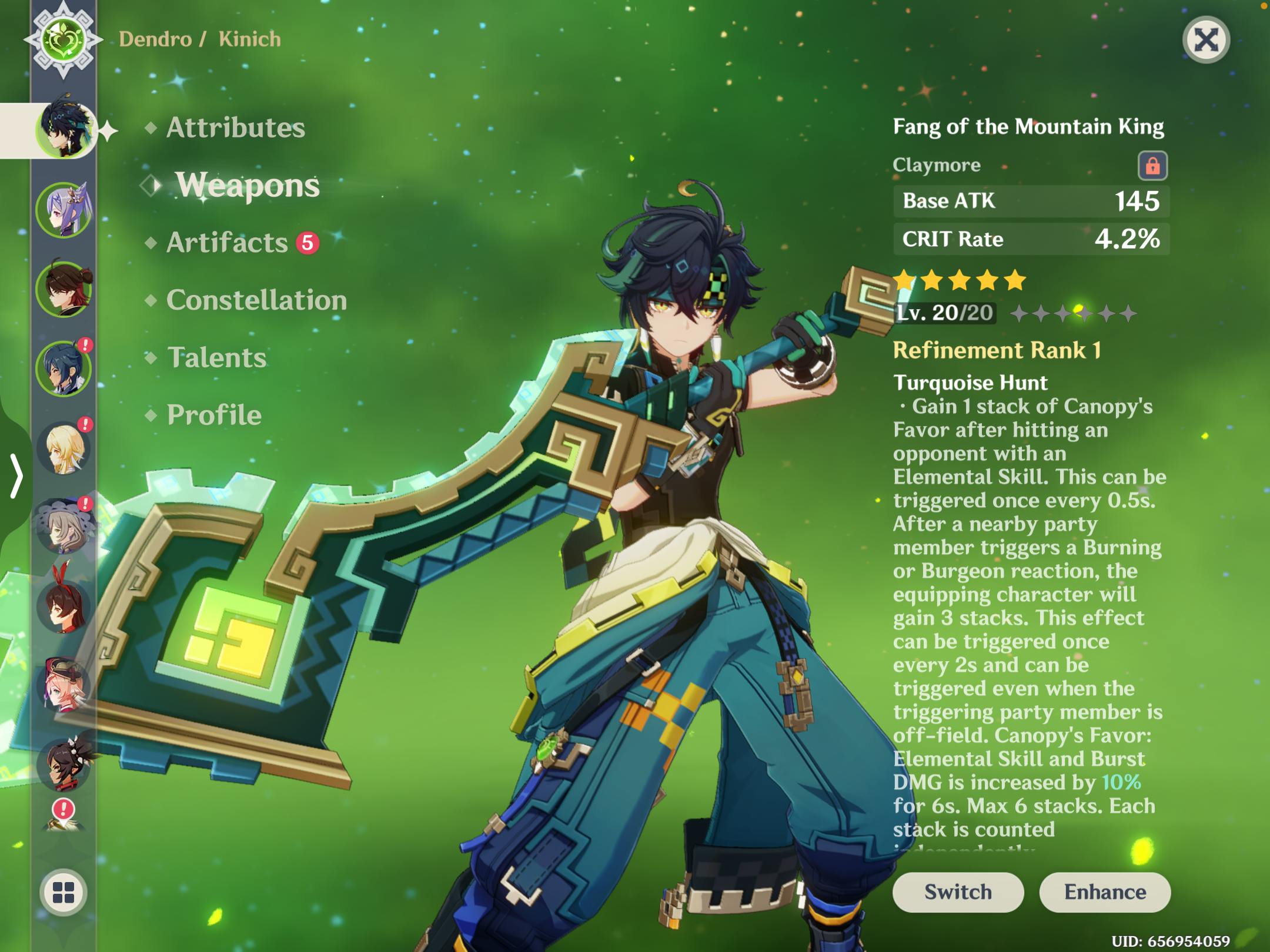
Task: Select Keqing's purple-haired portrait
Action: click(63, 210)
